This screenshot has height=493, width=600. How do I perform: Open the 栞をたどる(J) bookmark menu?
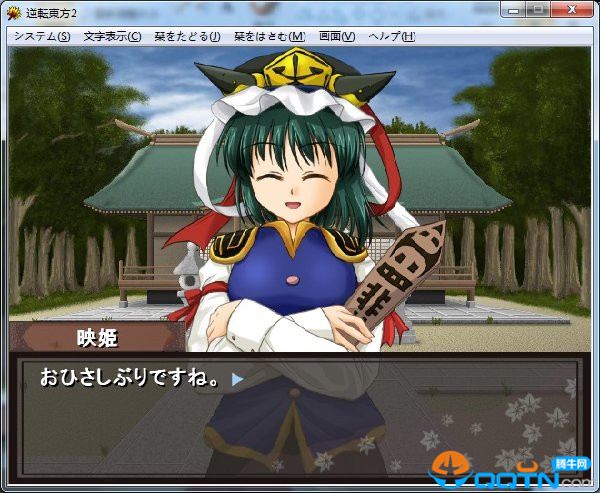pos(187,37)
